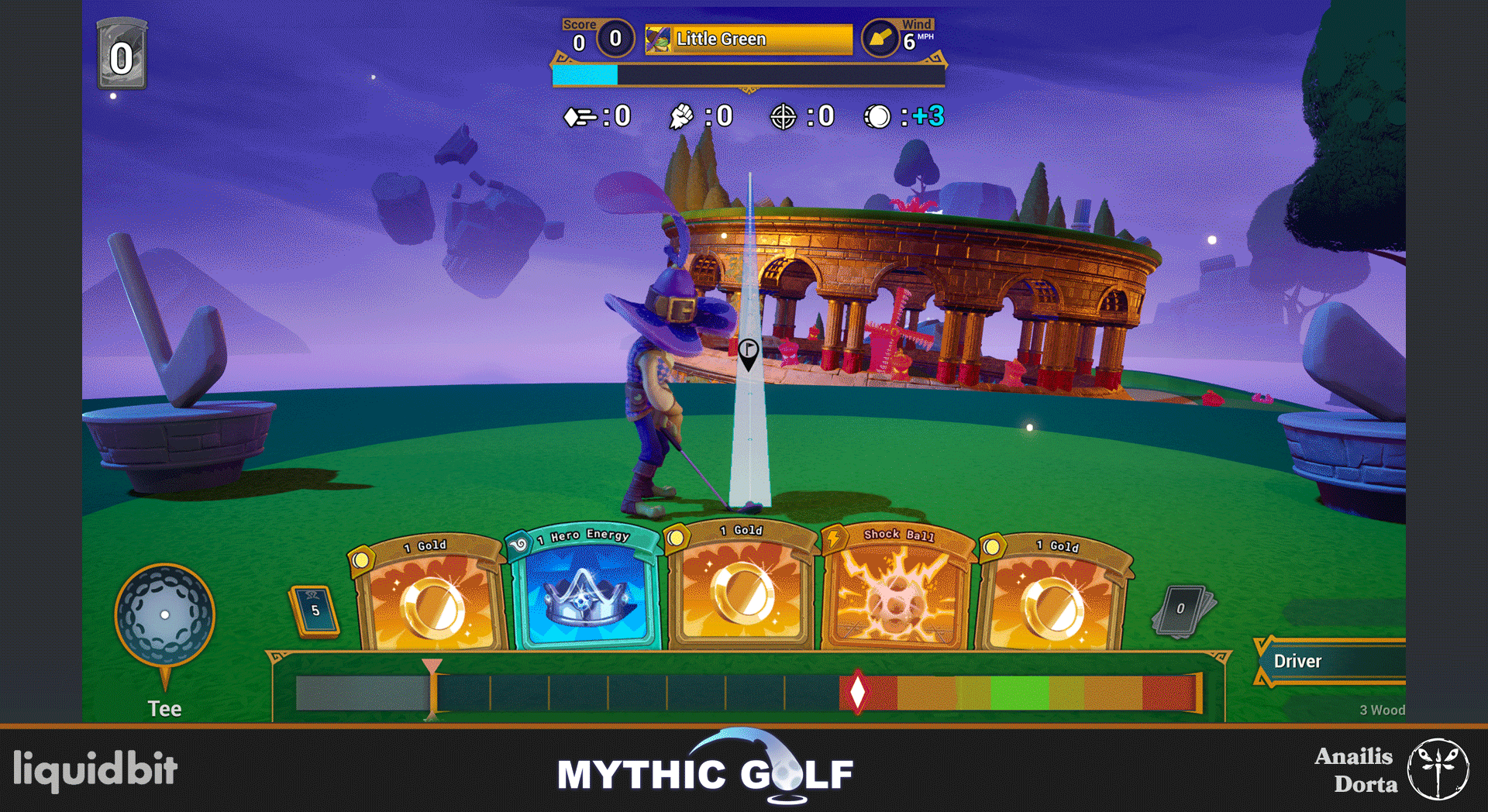View the discard pile showing 0

pyautogui.click(x=1181, y=610)
